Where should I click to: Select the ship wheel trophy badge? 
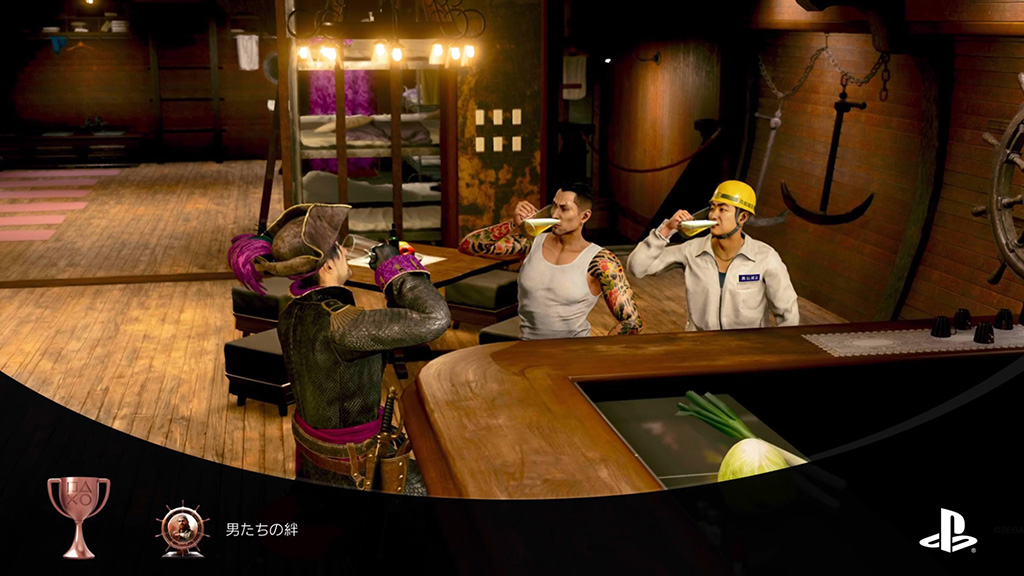(x=182, y=530)
